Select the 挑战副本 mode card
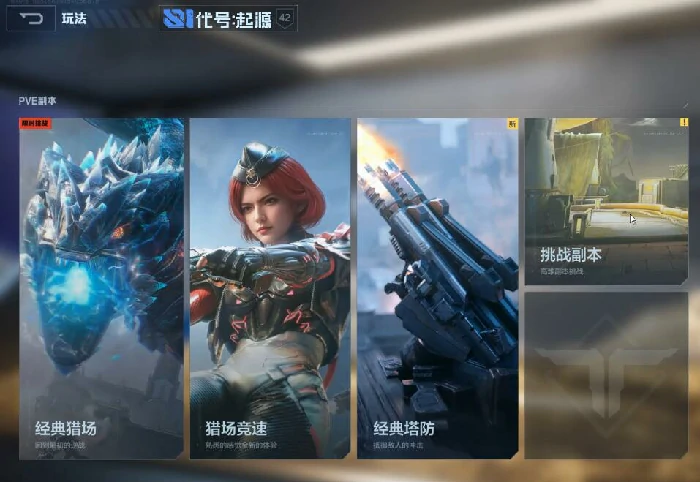The image size is (700, 482). pyautogui.click(x=606, y=201)
